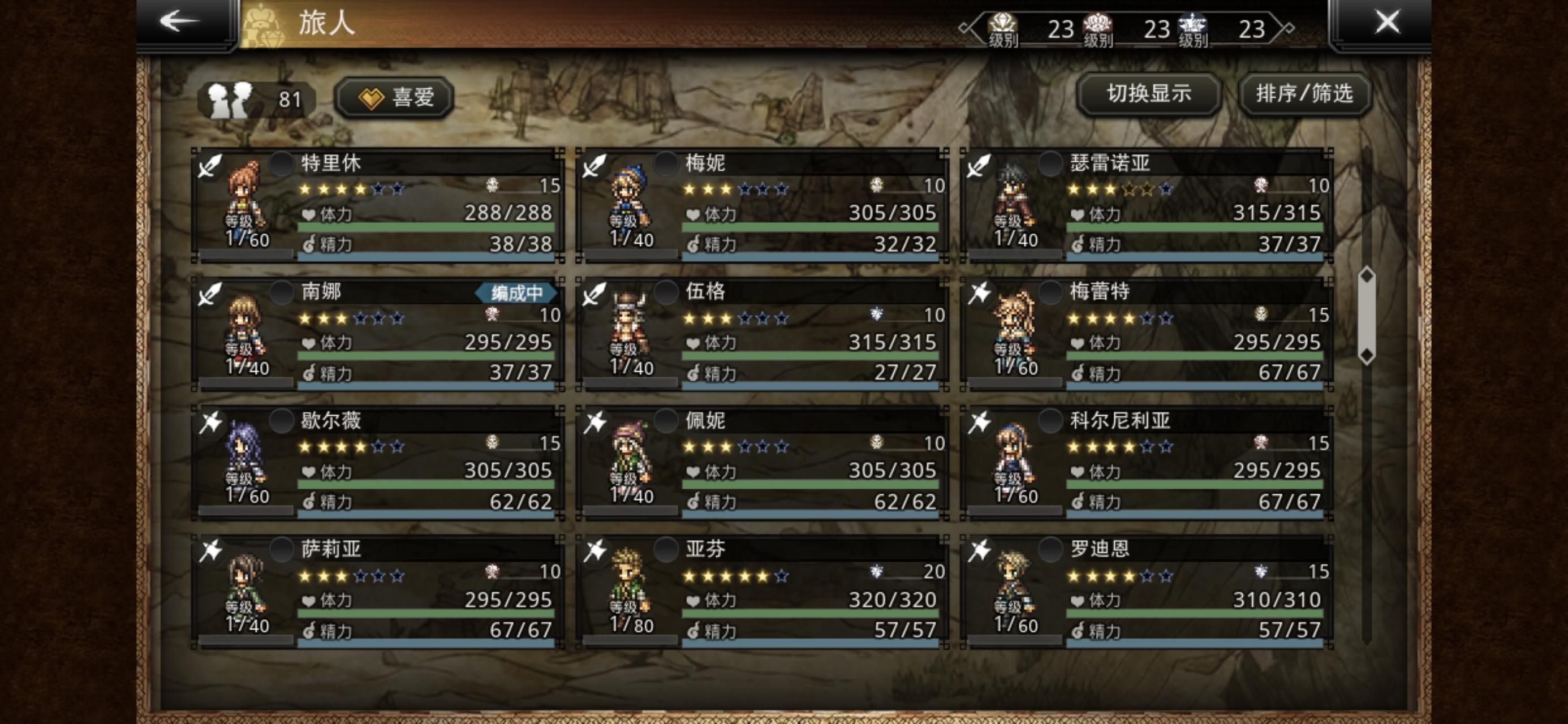Open the 排序/筛选 sort and filter menu
The image size is (1568, 724).
[x=1304, y=94]
